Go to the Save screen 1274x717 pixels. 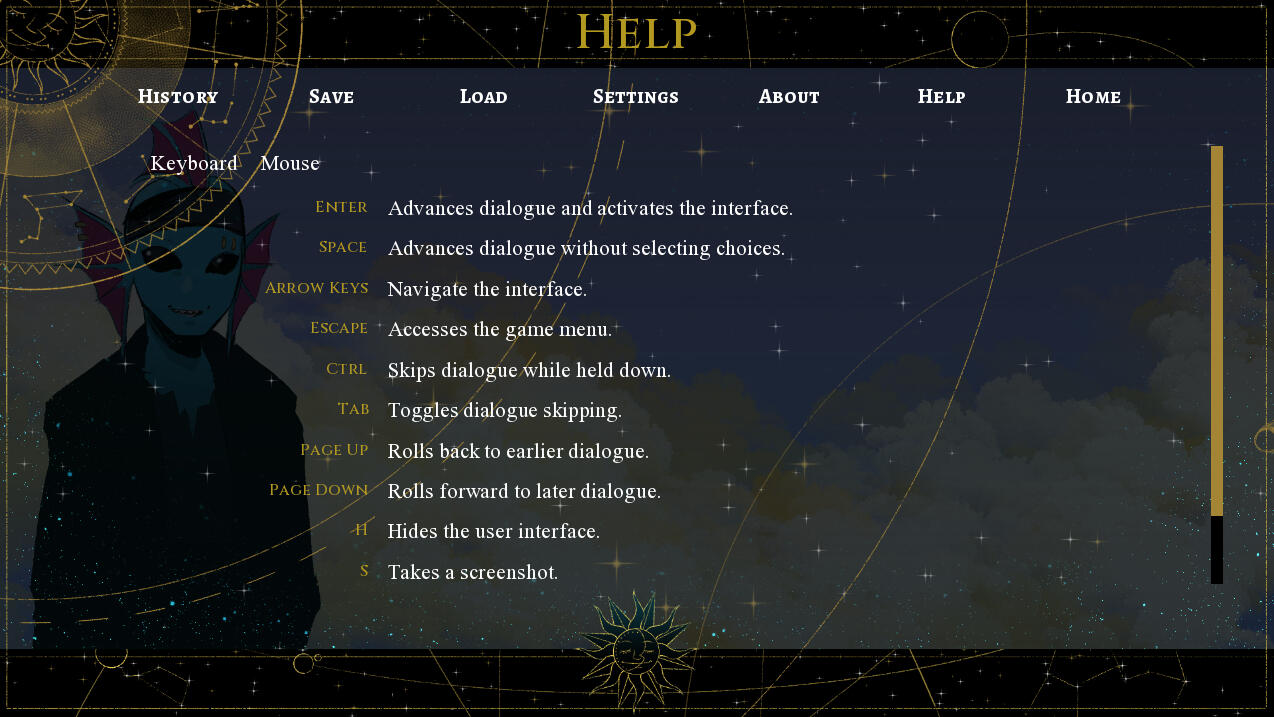click(331, 97)
